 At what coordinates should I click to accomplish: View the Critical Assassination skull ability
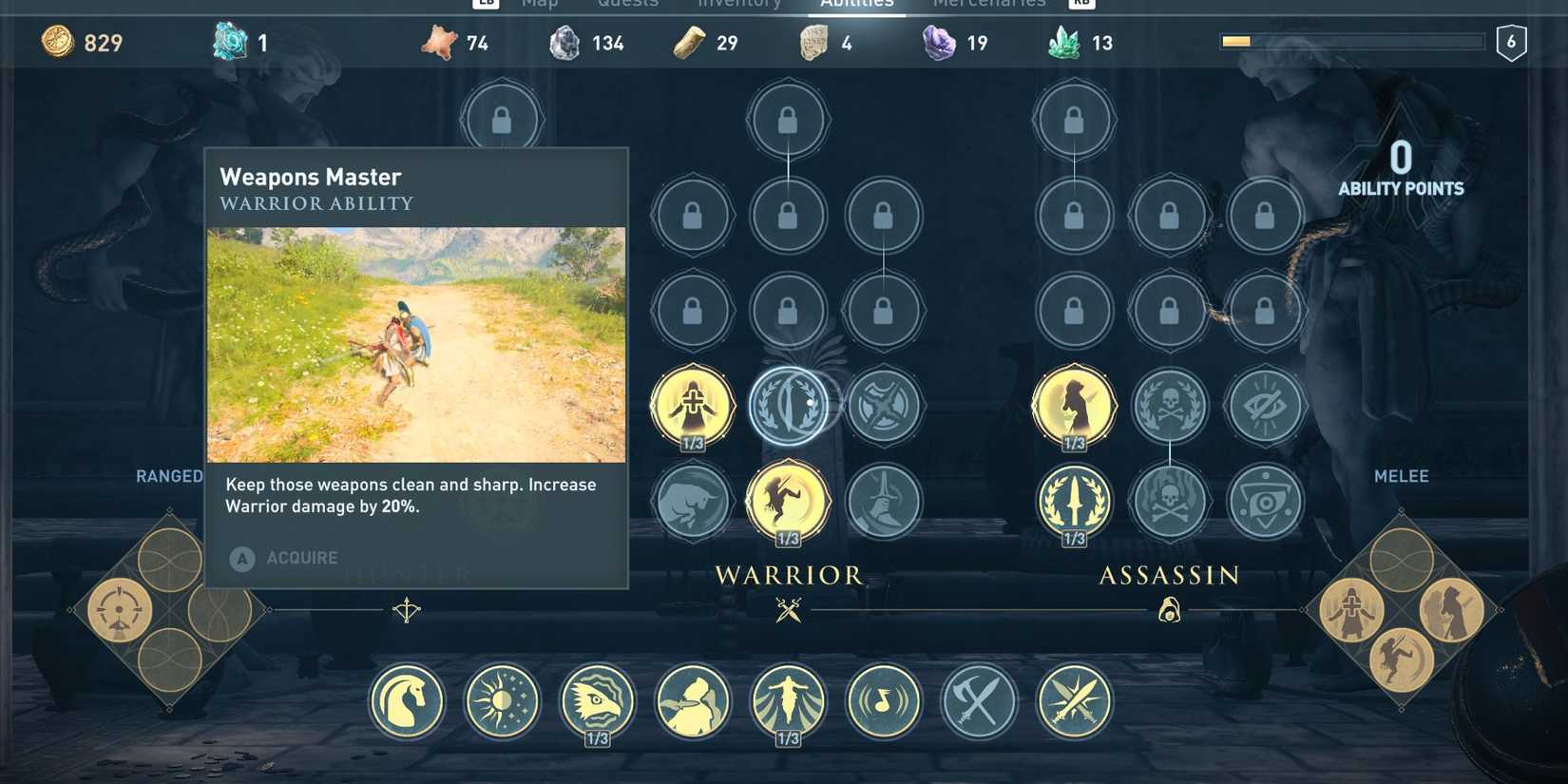1170,404
